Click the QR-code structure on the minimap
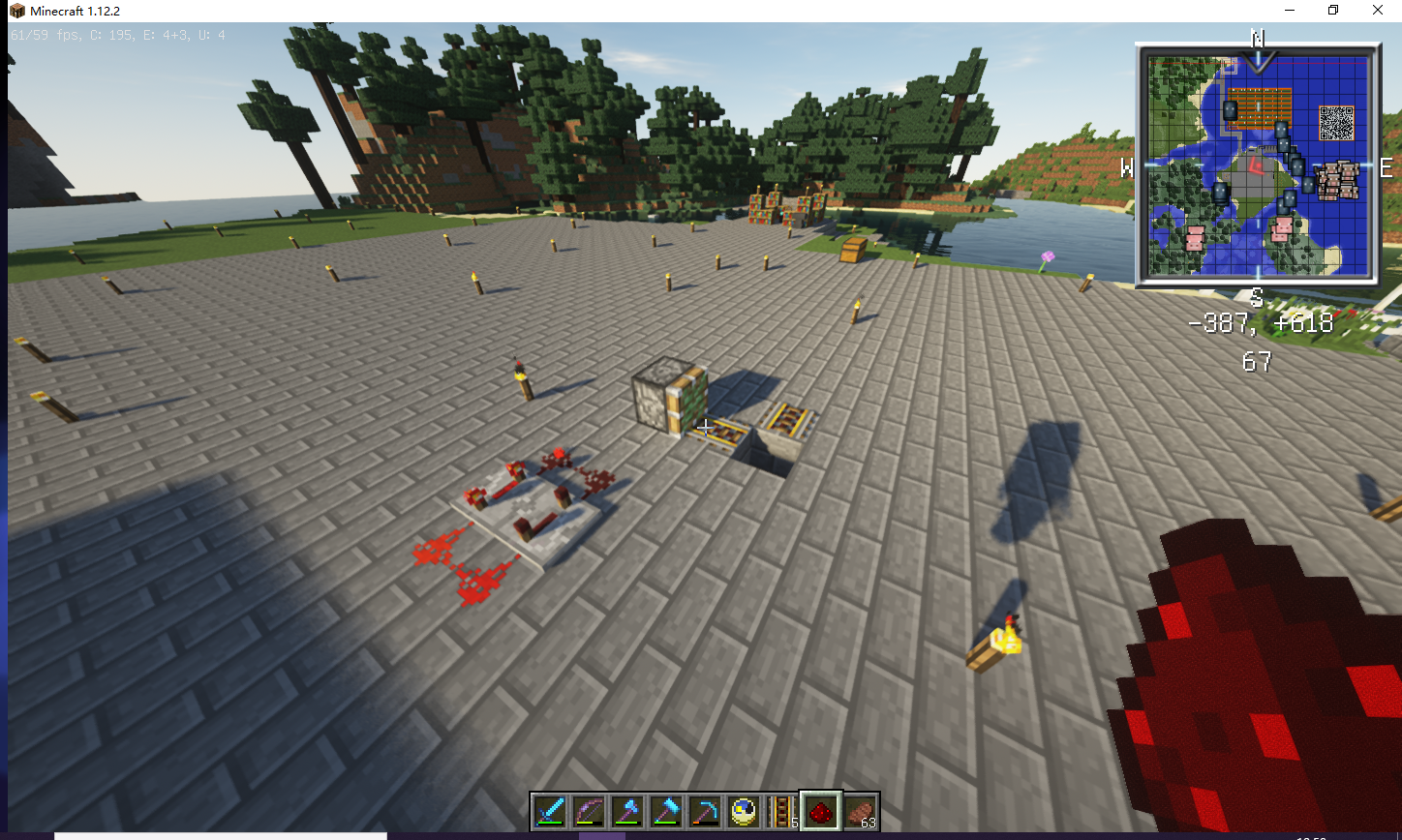This screenshot has width=1402, height=840. tap(1336, 121)
